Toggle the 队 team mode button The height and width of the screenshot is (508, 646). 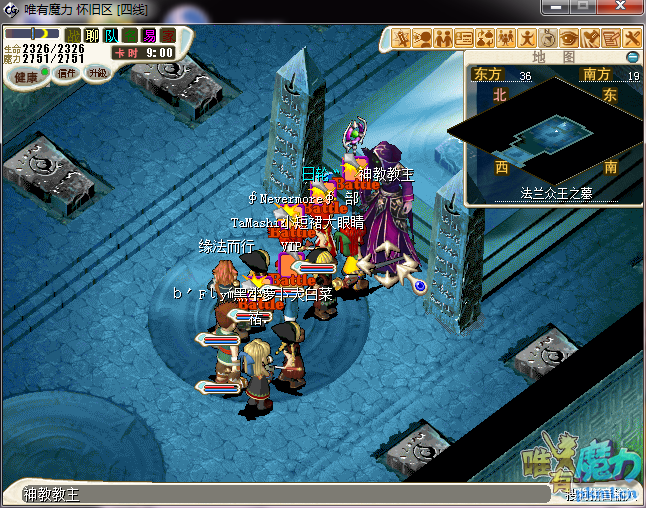(111, 36)
